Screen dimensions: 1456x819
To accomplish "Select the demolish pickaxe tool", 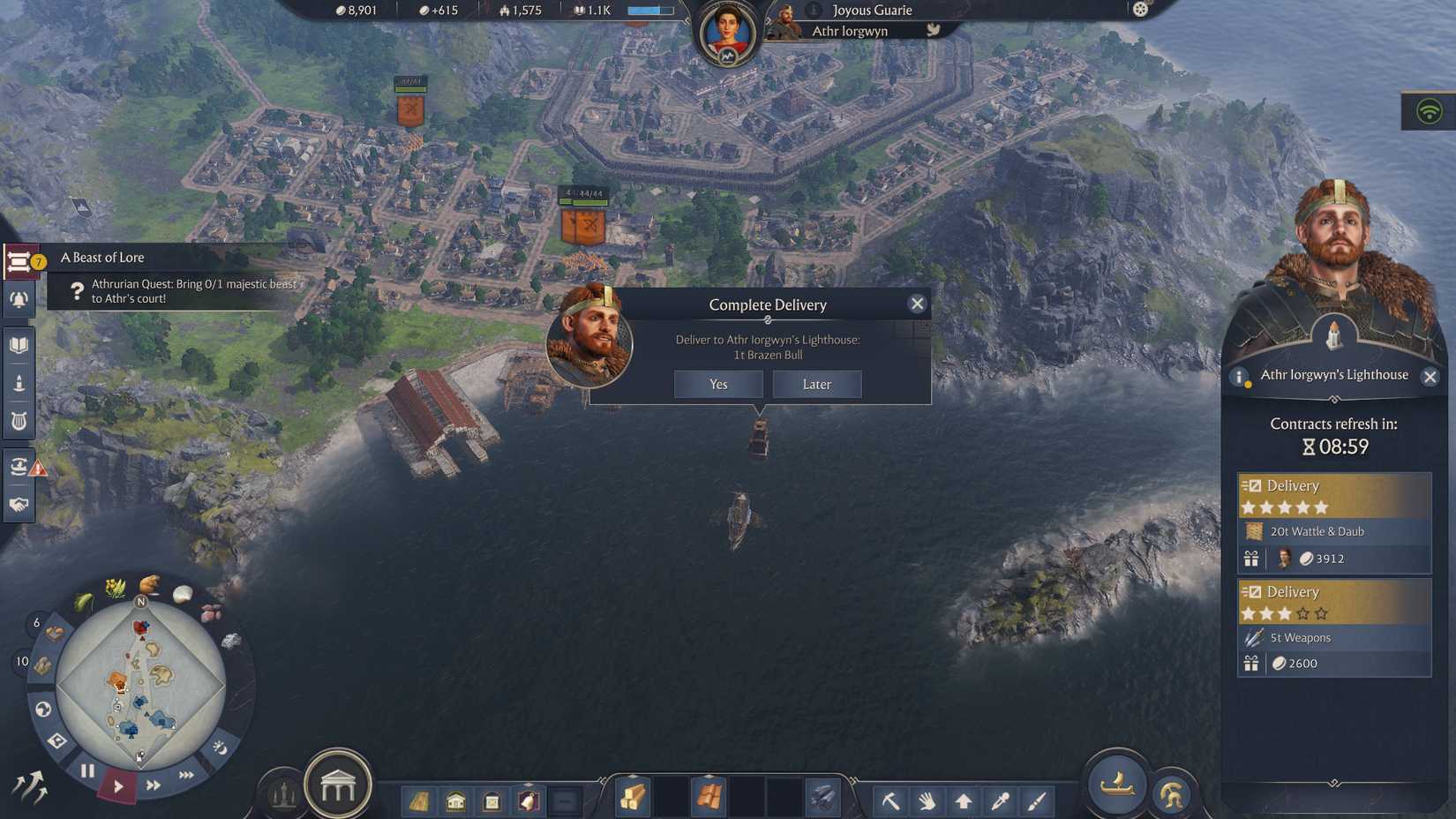I will coord(891,800).
